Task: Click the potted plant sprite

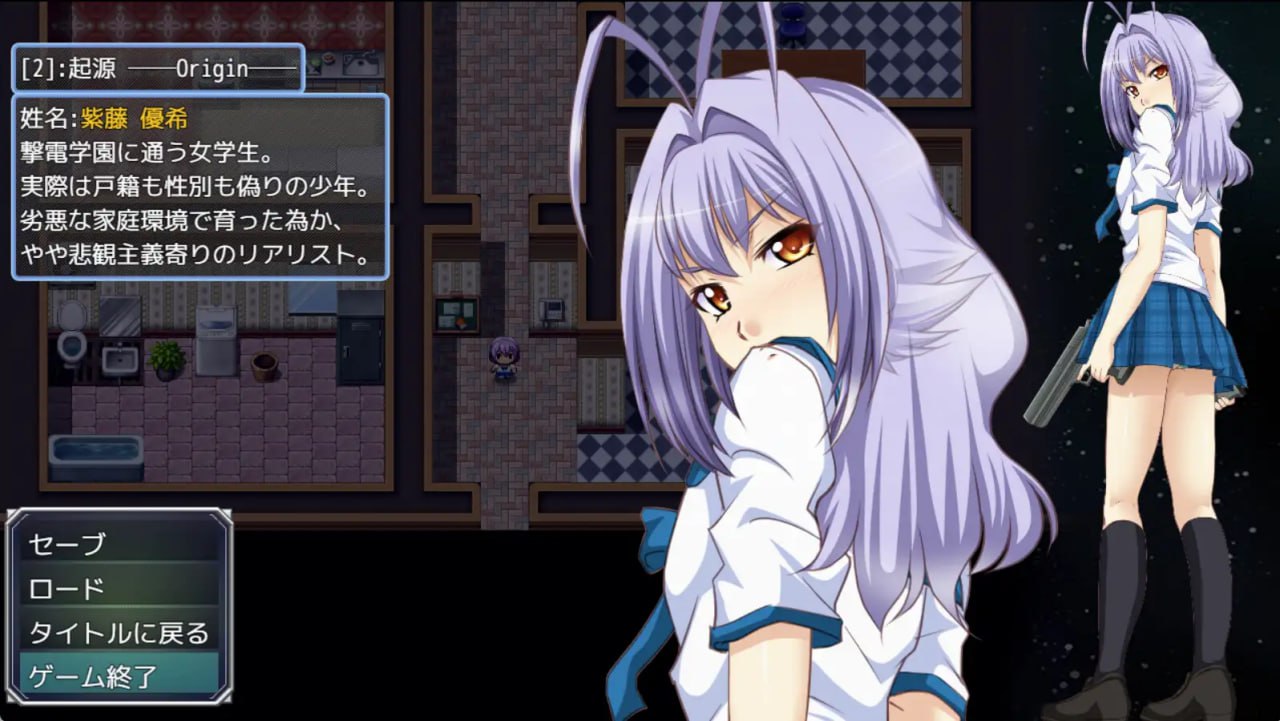Action: (x=165, y=359)
